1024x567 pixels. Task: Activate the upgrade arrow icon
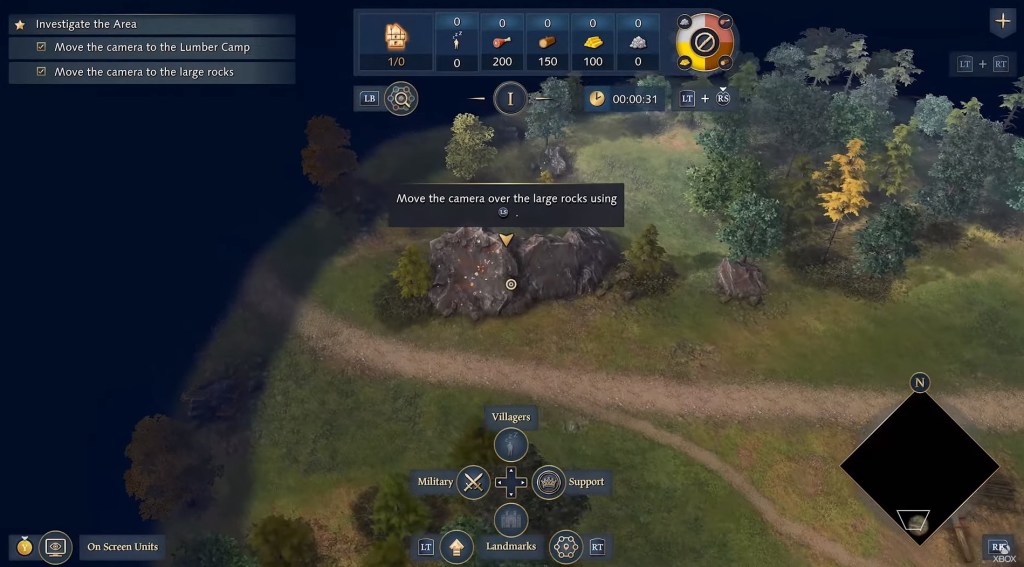tap(456, 547)
